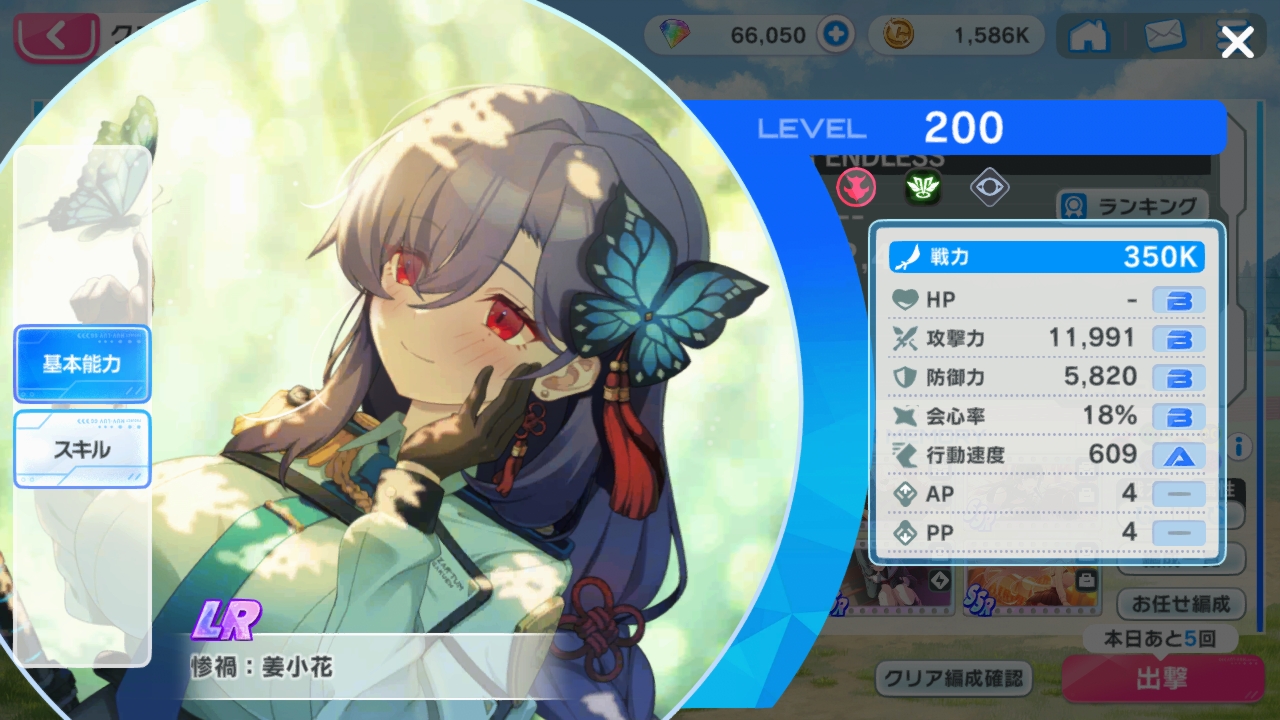Open the home screen icon
Screen dimensions: 1280x720
(x=1089, y=36)
